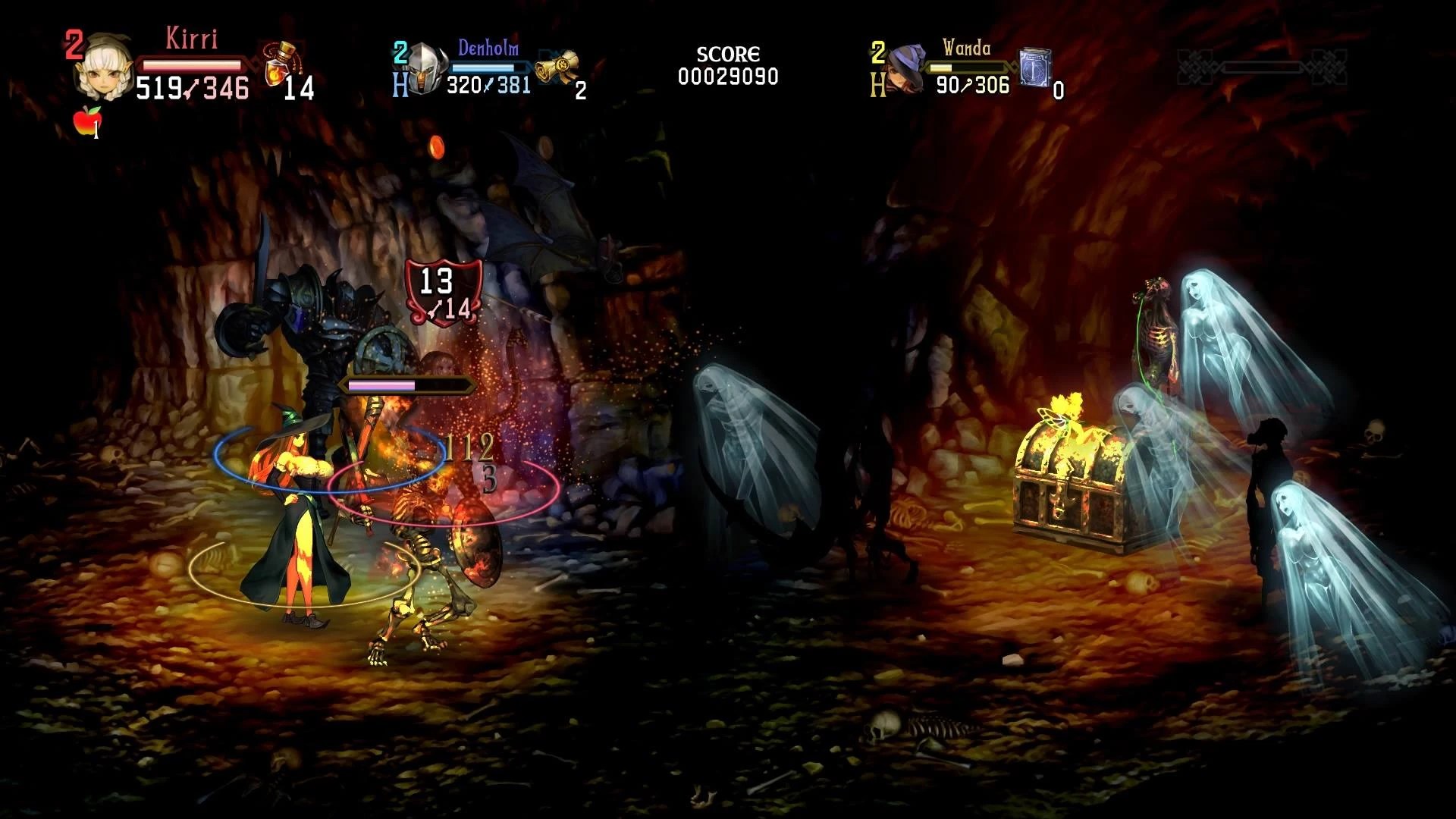Image resolution: width=1456 pixels, height=819 pixels.
Task: Choose Denholm's scroll item icon
Action: click(x=557, y=69)
